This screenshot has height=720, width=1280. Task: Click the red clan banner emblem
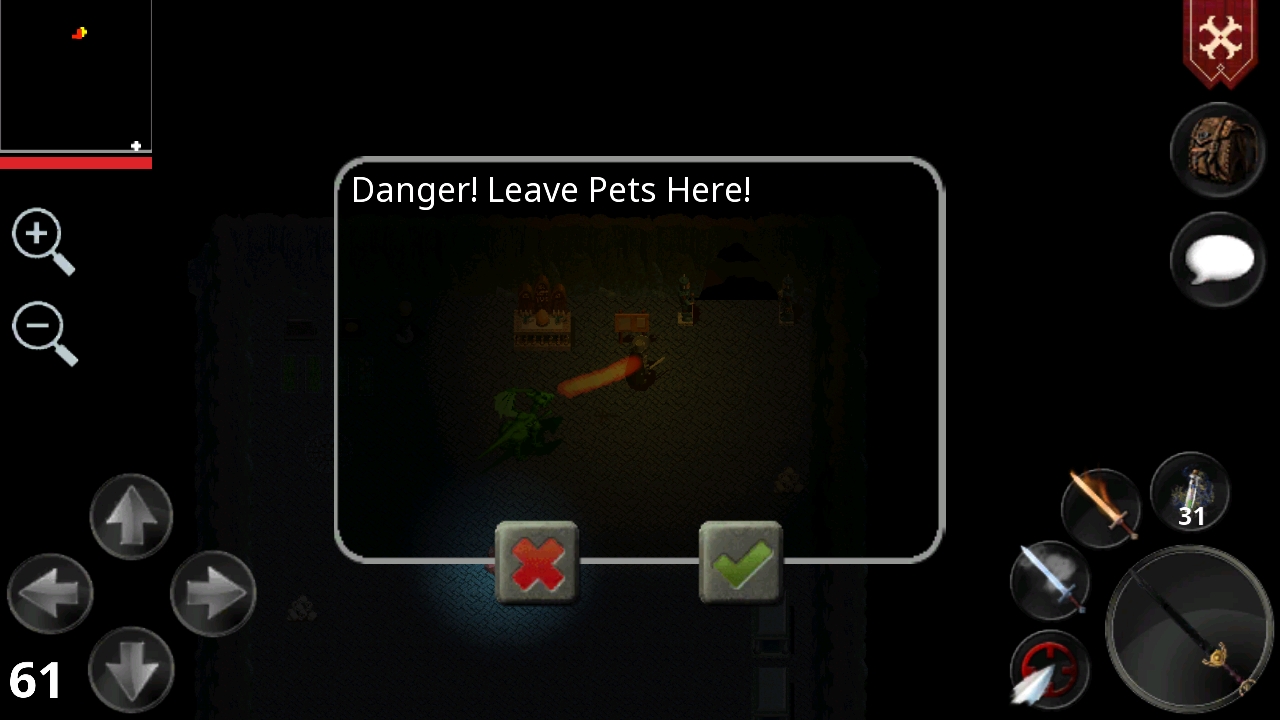pos(1221,40)
